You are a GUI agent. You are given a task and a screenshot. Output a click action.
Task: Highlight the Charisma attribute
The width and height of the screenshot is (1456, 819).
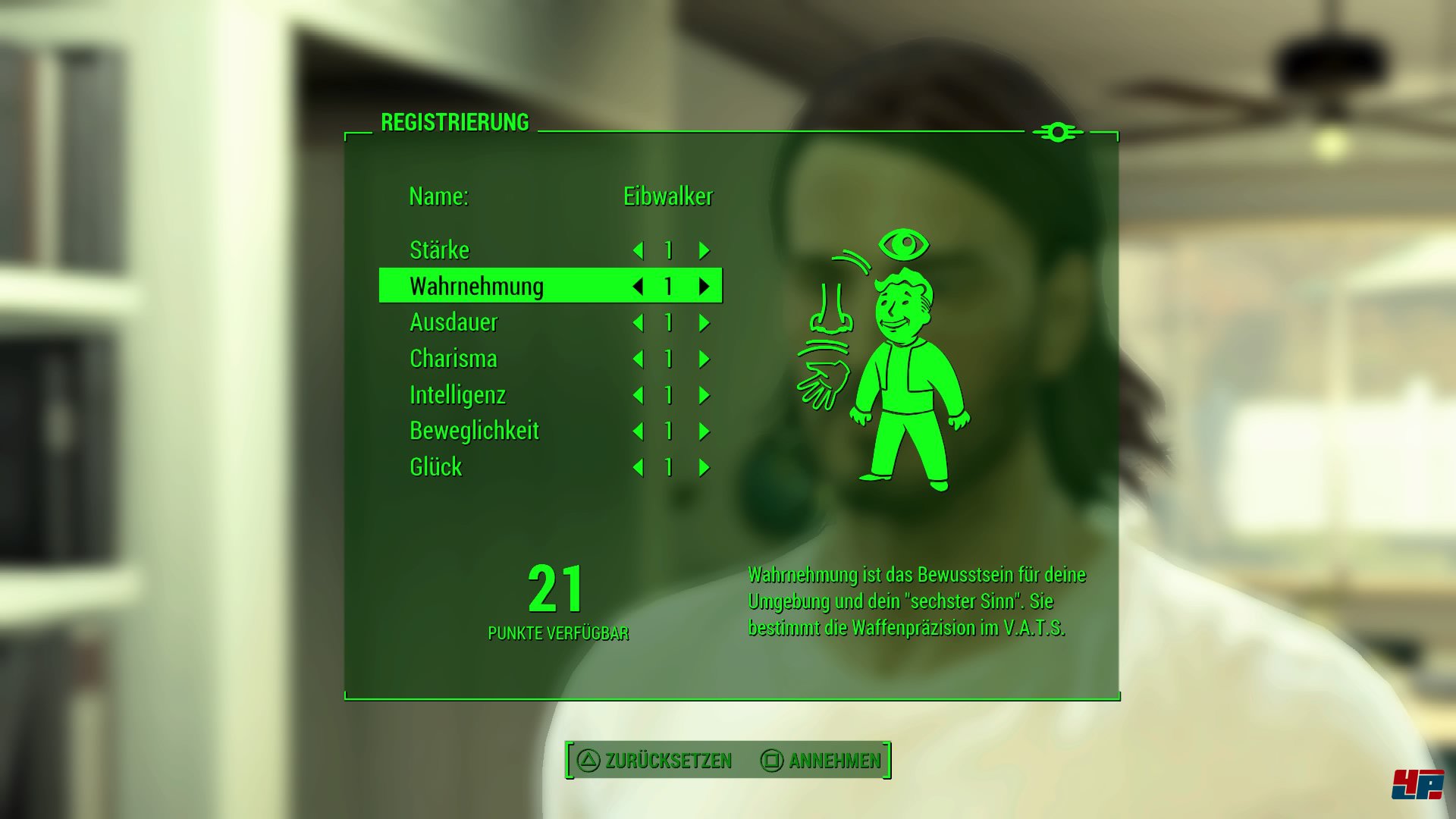pos(453,359)
